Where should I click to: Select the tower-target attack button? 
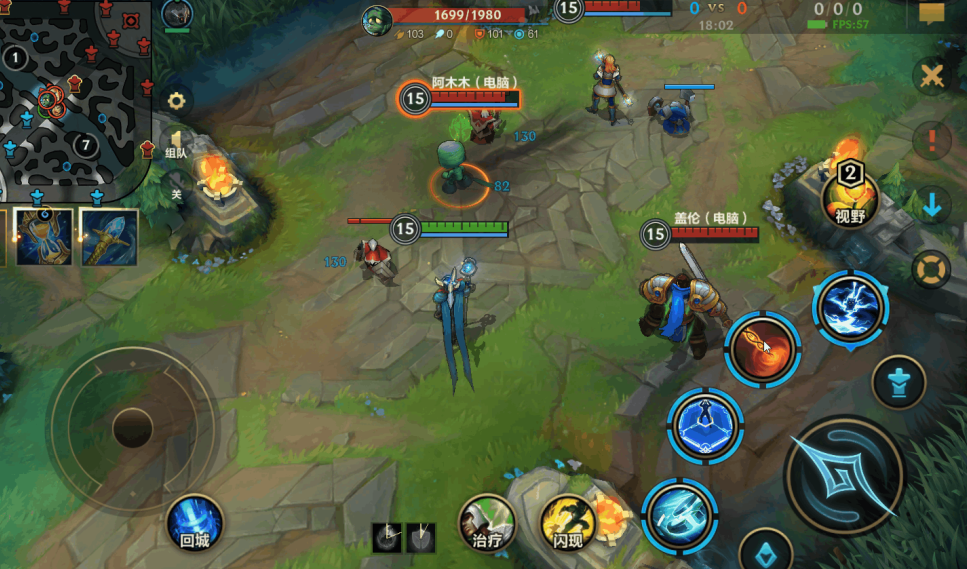pos(898,381)
